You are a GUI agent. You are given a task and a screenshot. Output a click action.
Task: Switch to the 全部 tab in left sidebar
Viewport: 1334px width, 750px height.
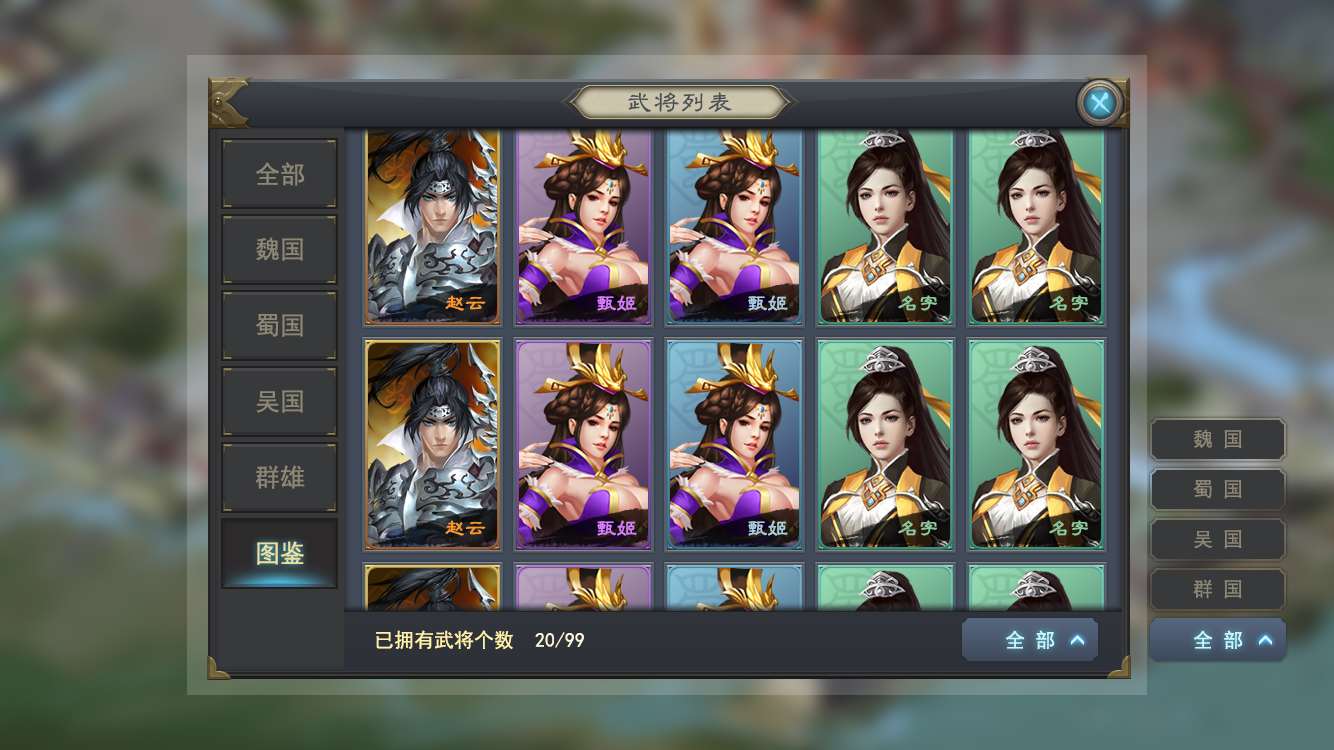pos(278,172)
